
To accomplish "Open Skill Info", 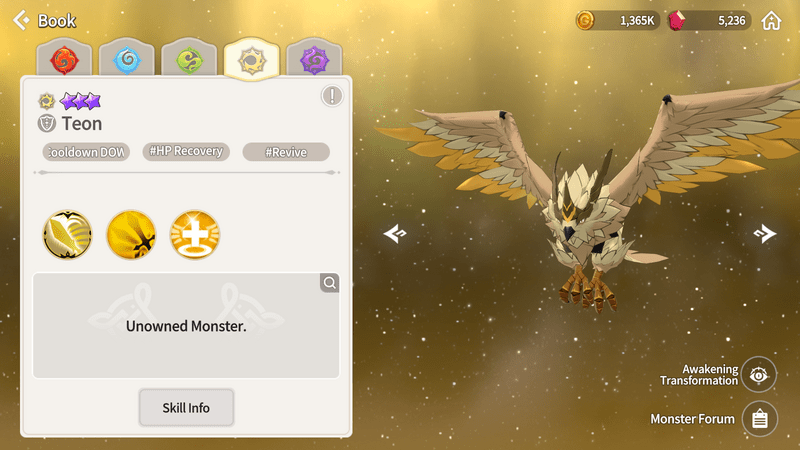I will click(x=186, y=408).
